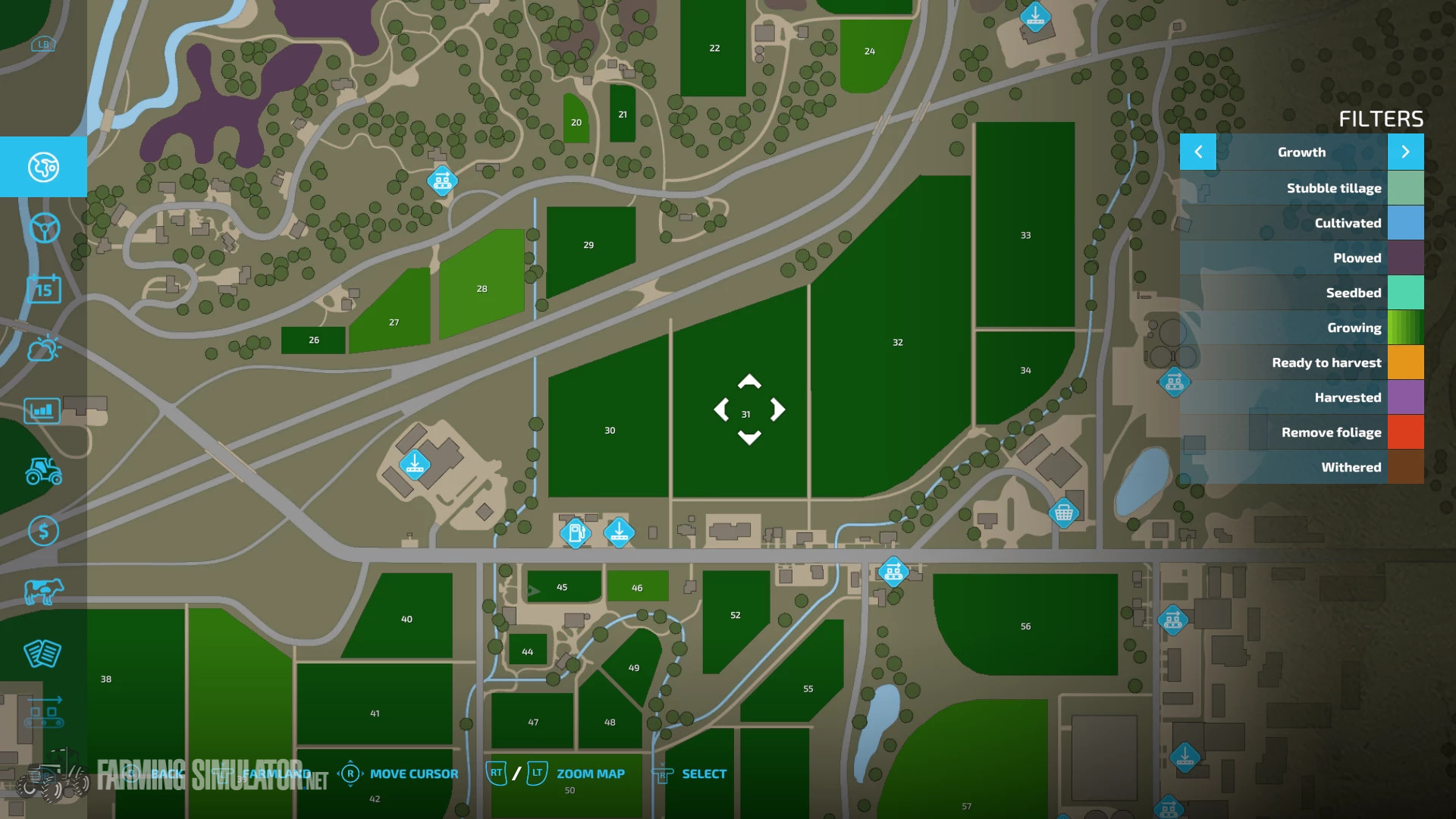Open the finances dollar icon
1456x819 pixels.
(x=43, y=532)
